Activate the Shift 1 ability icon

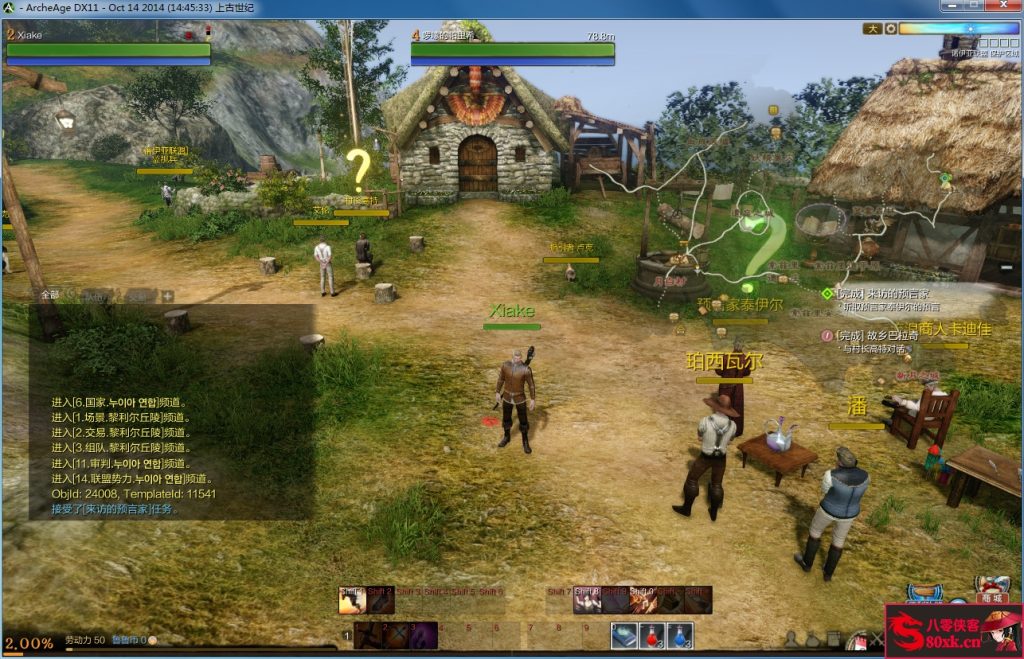click(351, 599)
